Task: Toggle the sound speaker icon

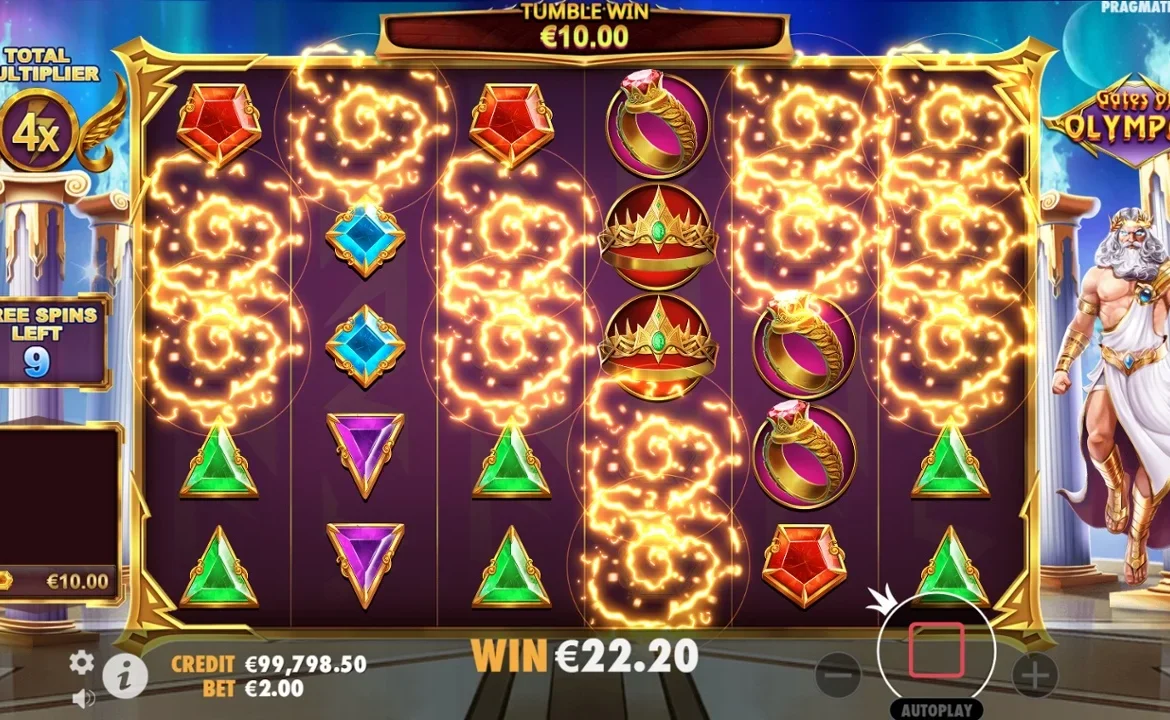Action: pos(84,698)
